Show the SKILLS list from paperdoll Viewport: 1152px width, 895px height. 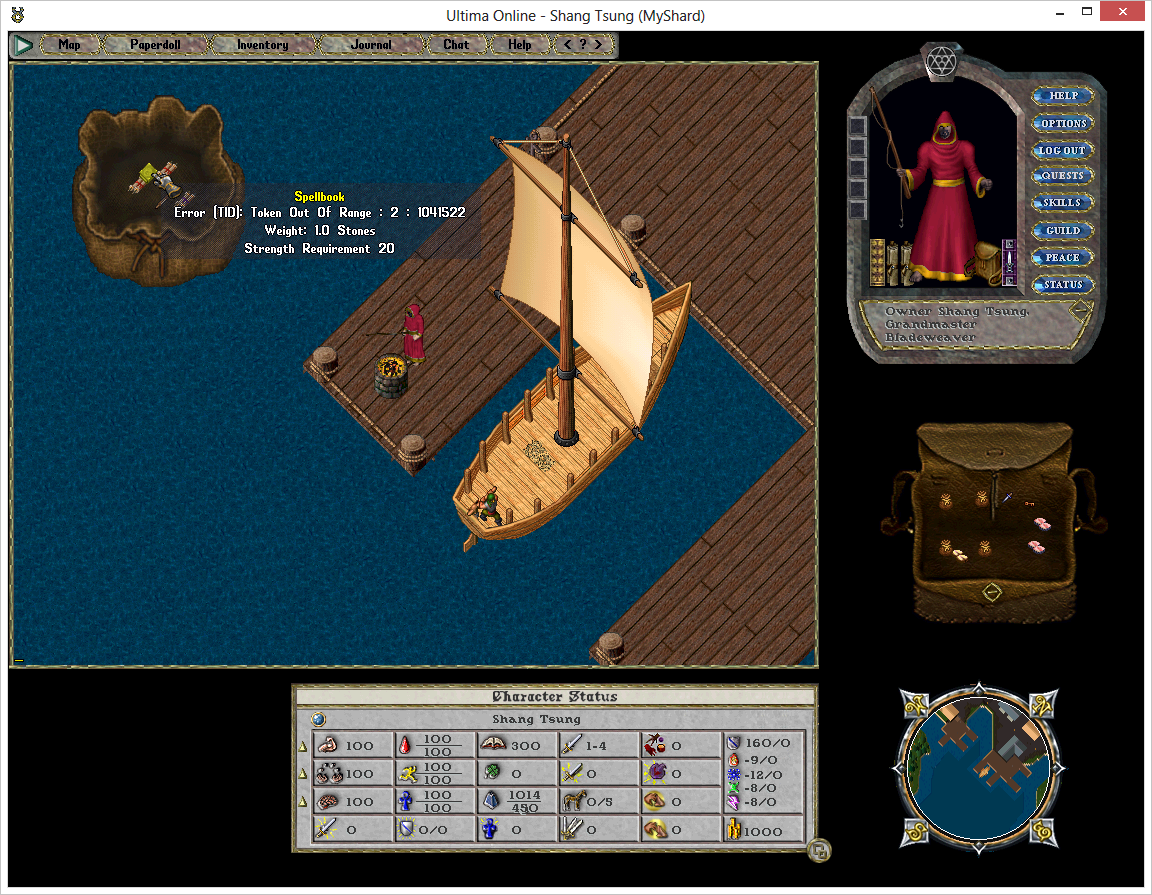[1062, 203]
